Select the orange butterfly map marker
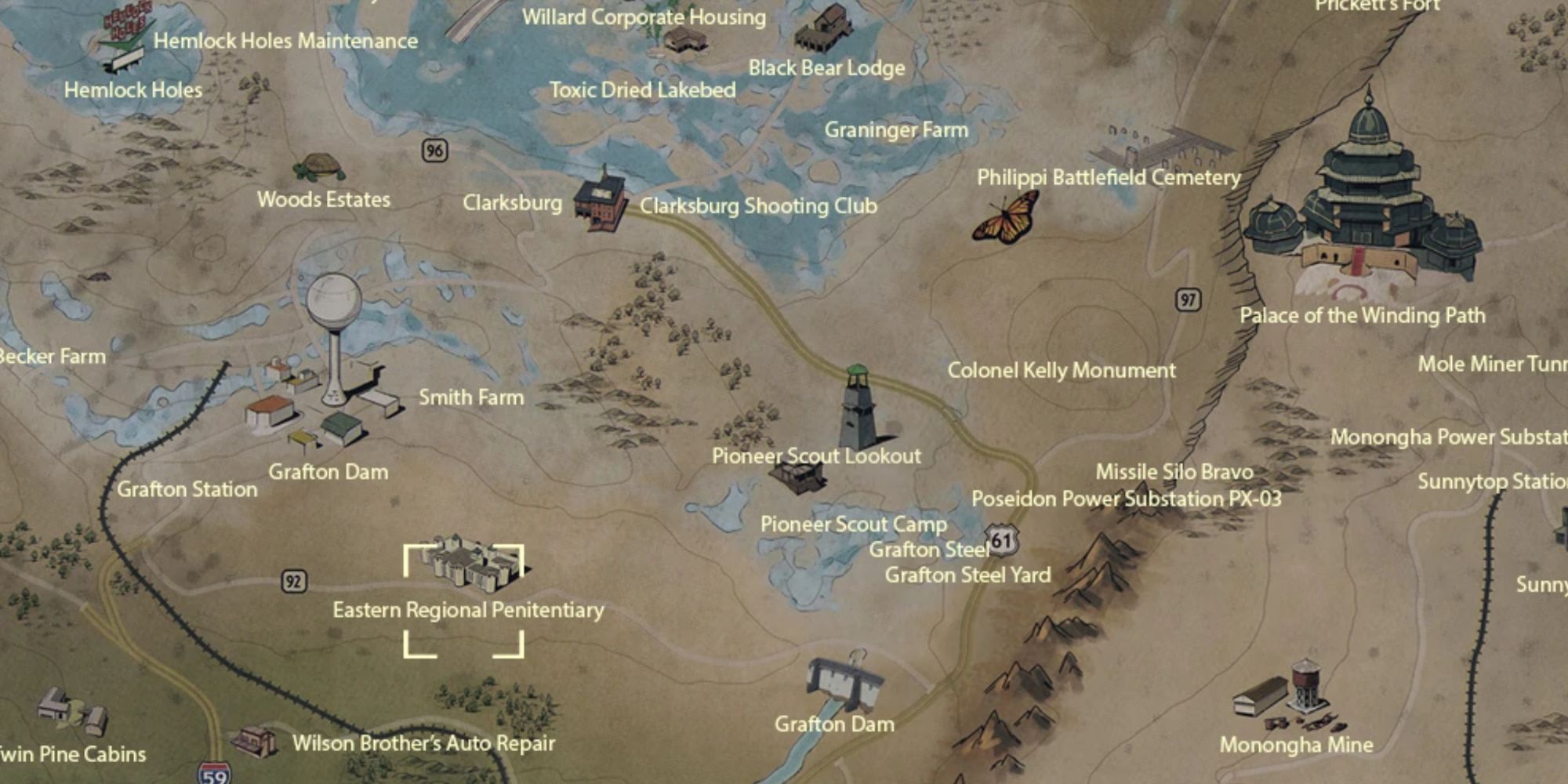 (x=1005, y=219)
